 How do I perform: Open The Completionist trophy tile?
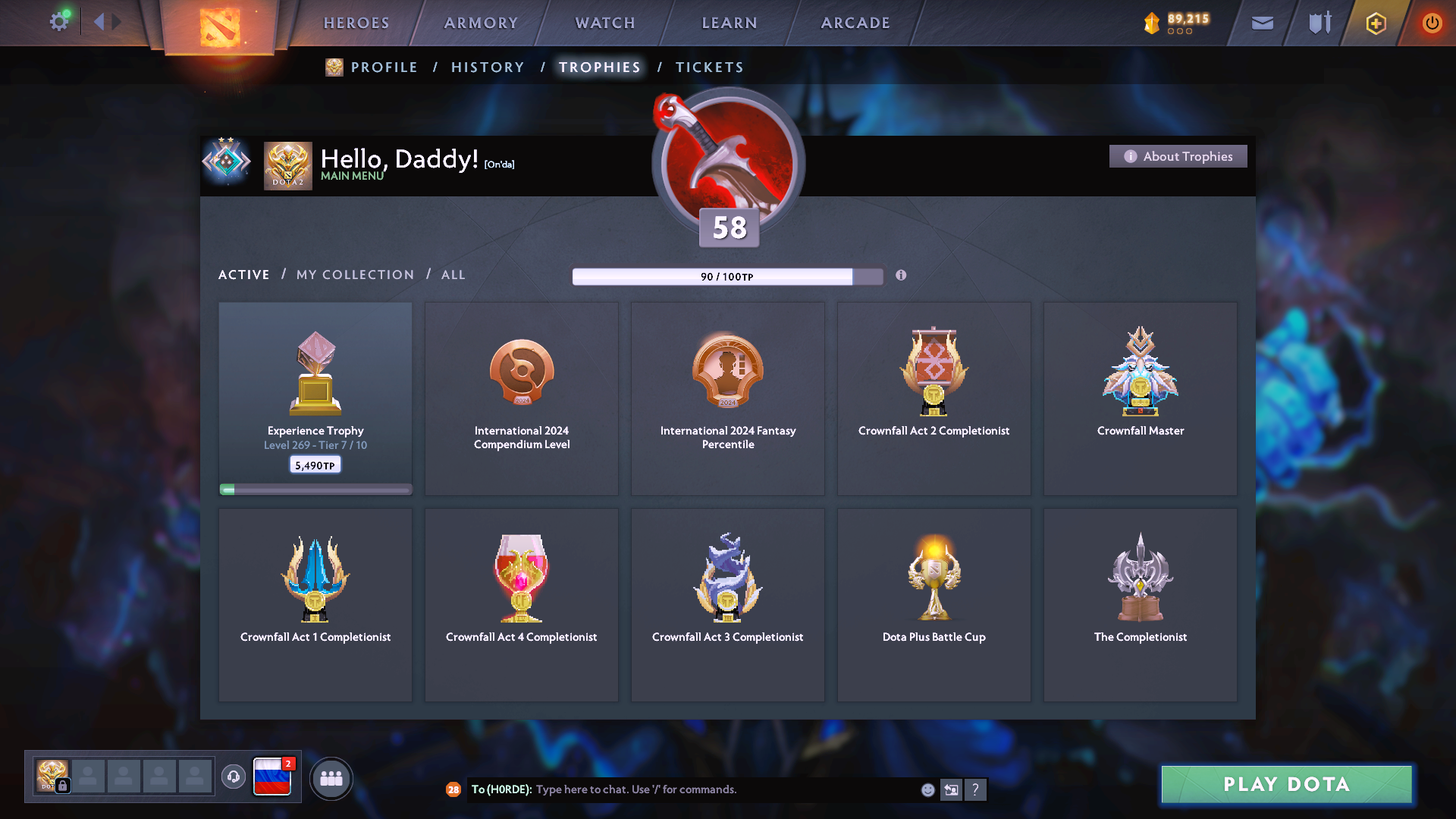click(x=1140, y=604)
